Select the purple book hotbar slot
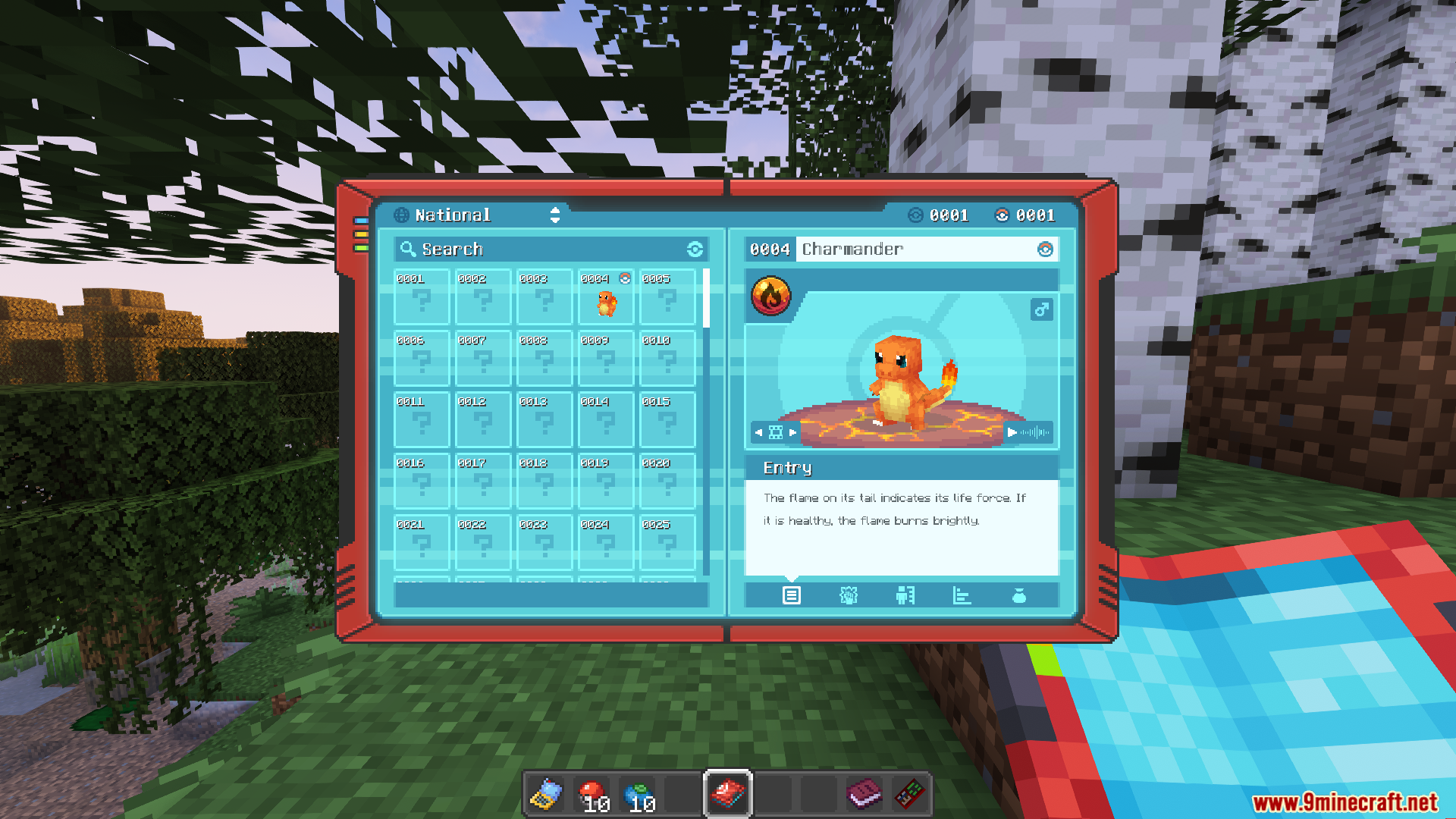This screenshot has width=1456, height=819. [x=864, y=795]
